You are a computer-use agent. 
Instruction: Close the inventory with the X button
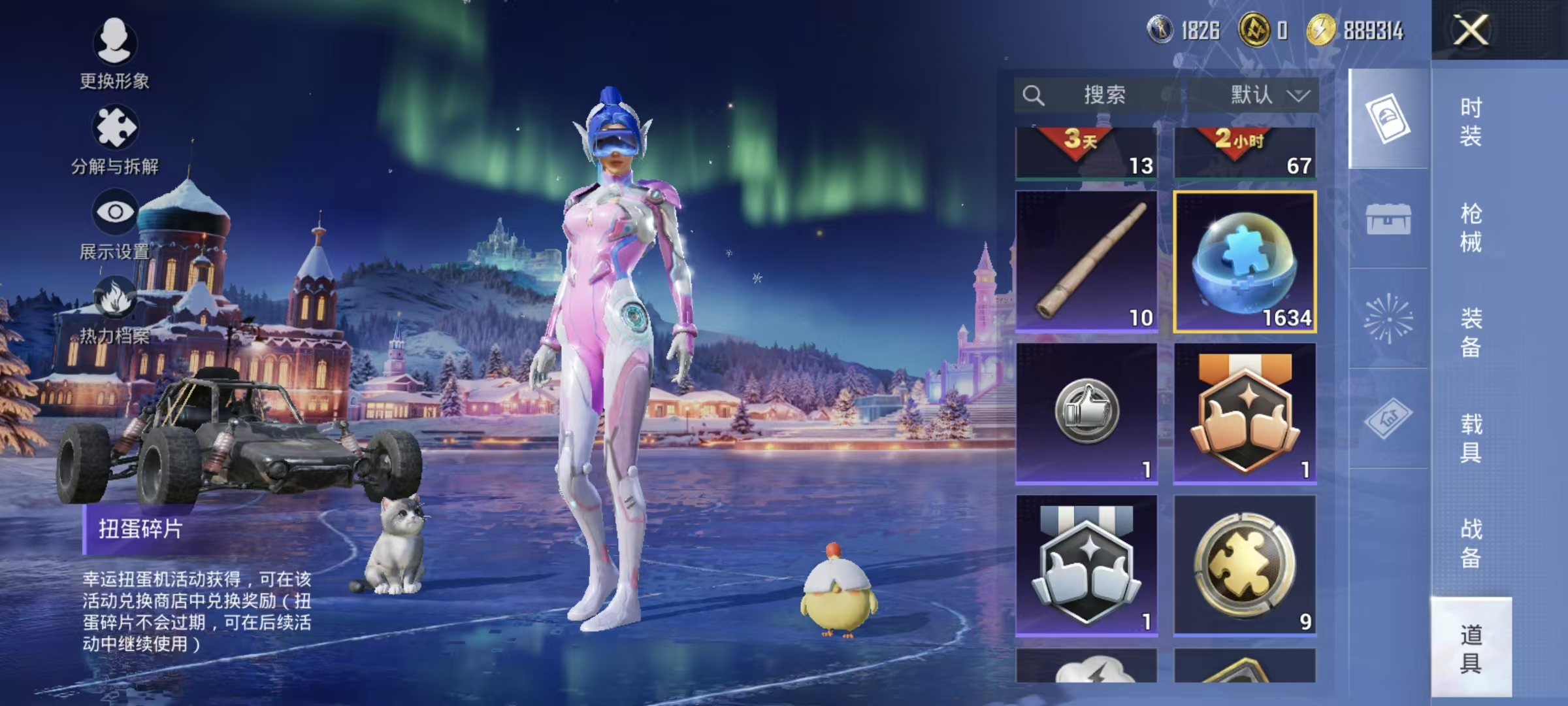[x=1471, y=30]
